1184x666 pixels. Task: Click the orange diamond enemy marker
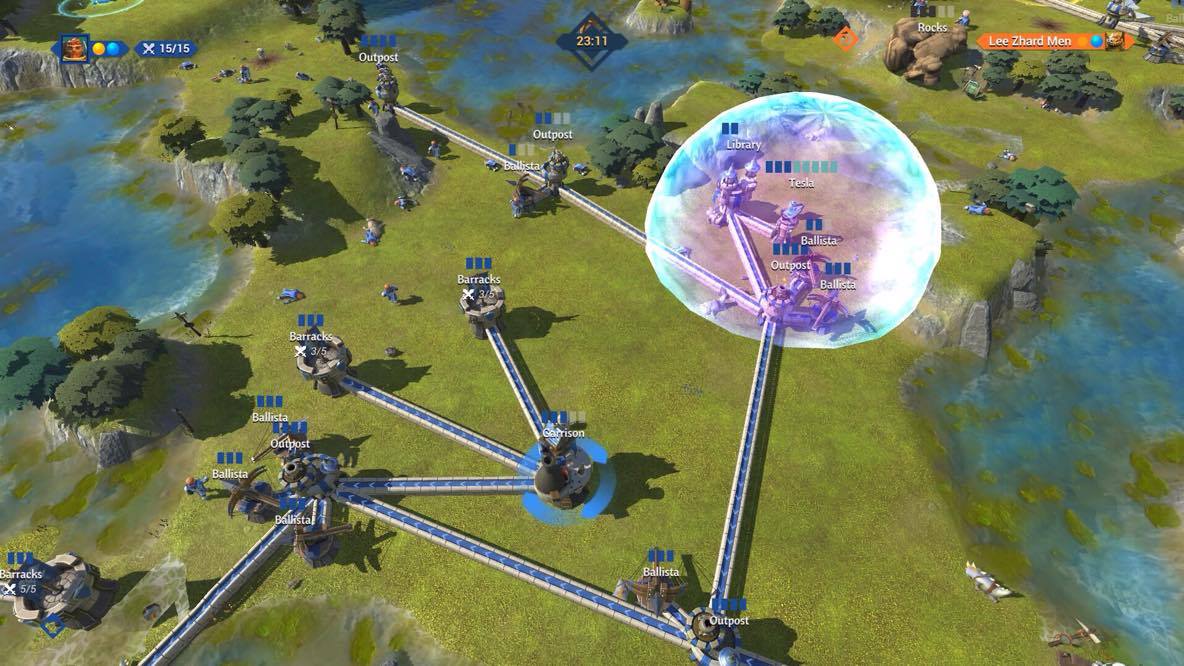pos(846,39)
